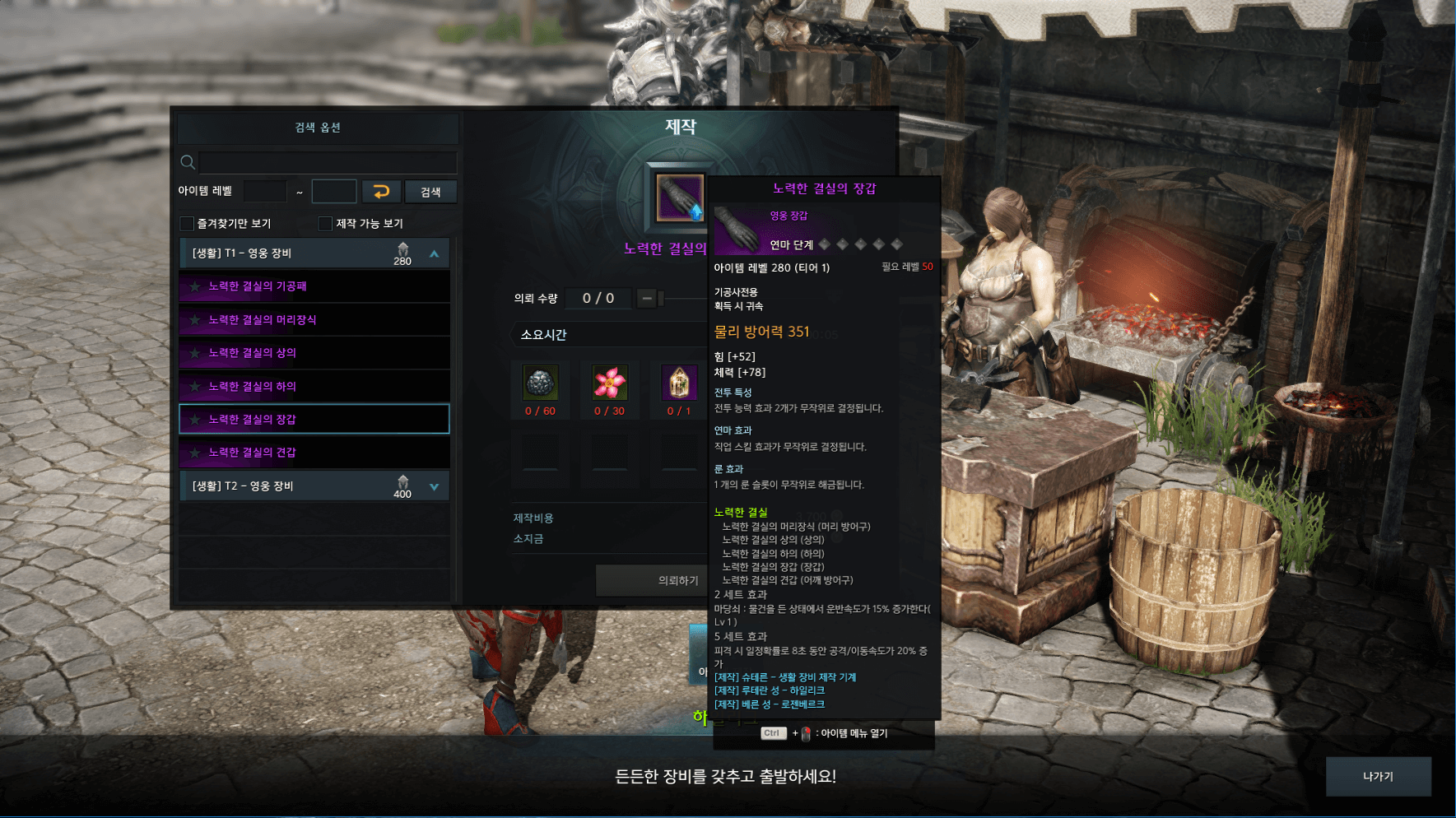Image resolution: width=1456 pixels, height=818 pixels.
Task: Toggle the 즐겨찾기만 보기 checkbox
Action: click(x=188, y=224)
